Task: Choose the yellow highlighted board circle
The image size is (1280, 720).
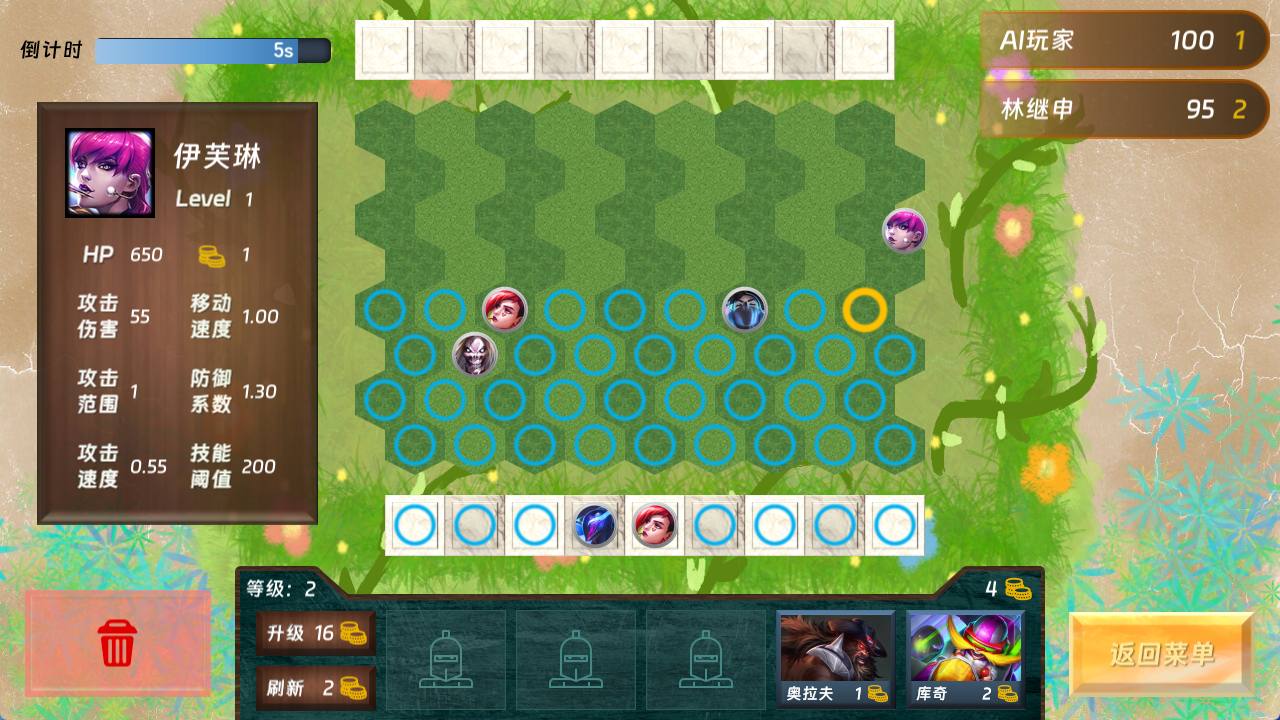Action: pos(864,310)
